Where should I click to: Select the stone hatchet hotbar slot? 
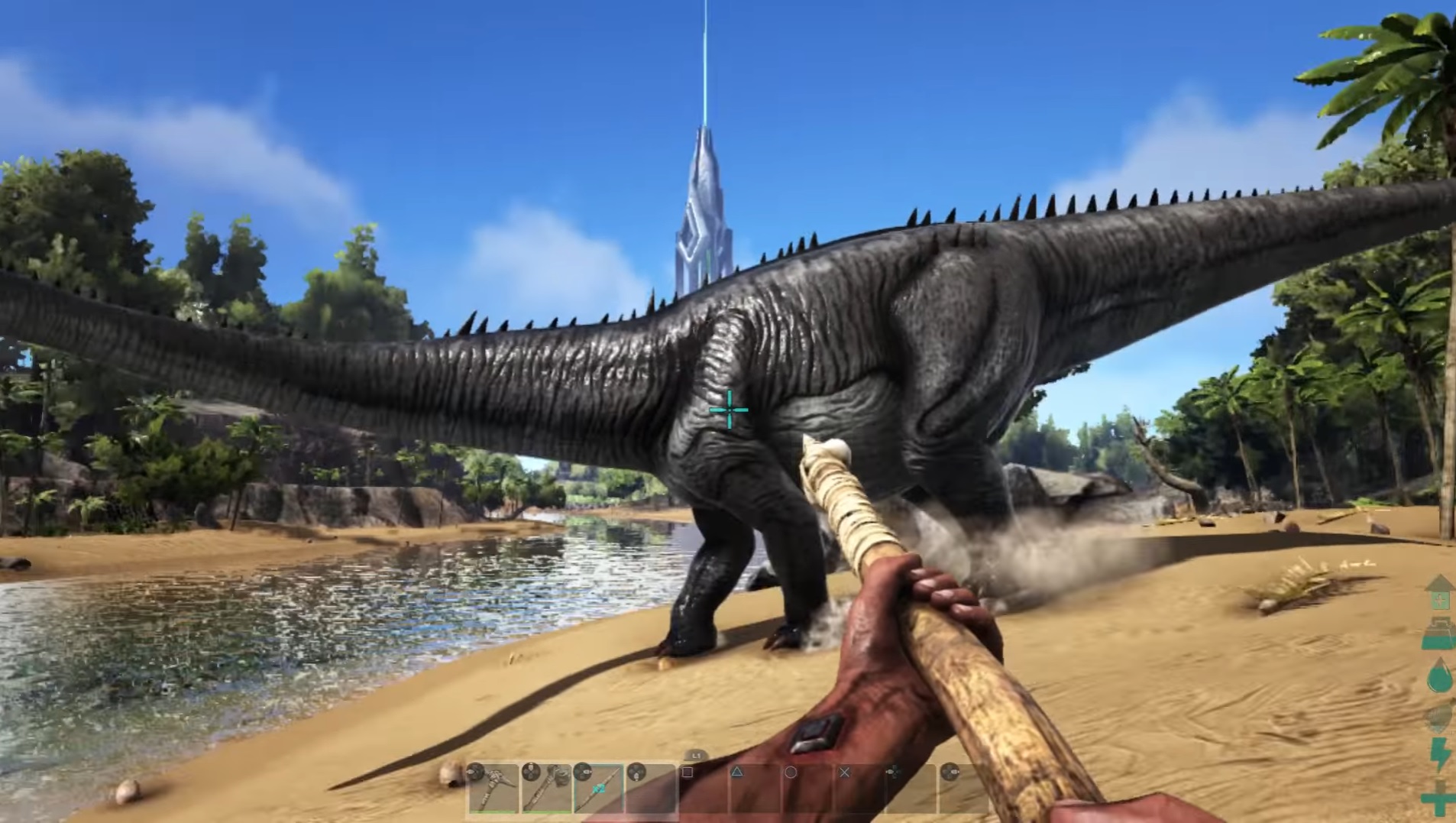pos(547,788)
